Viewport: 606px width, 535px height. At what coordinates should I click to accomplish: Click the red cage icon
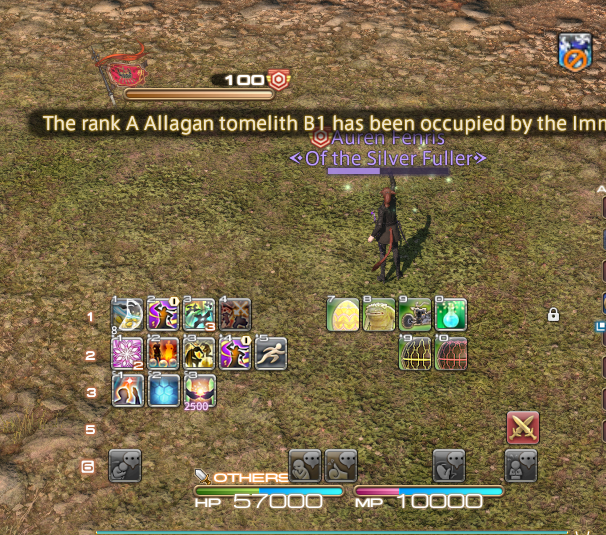coord(451,353)
